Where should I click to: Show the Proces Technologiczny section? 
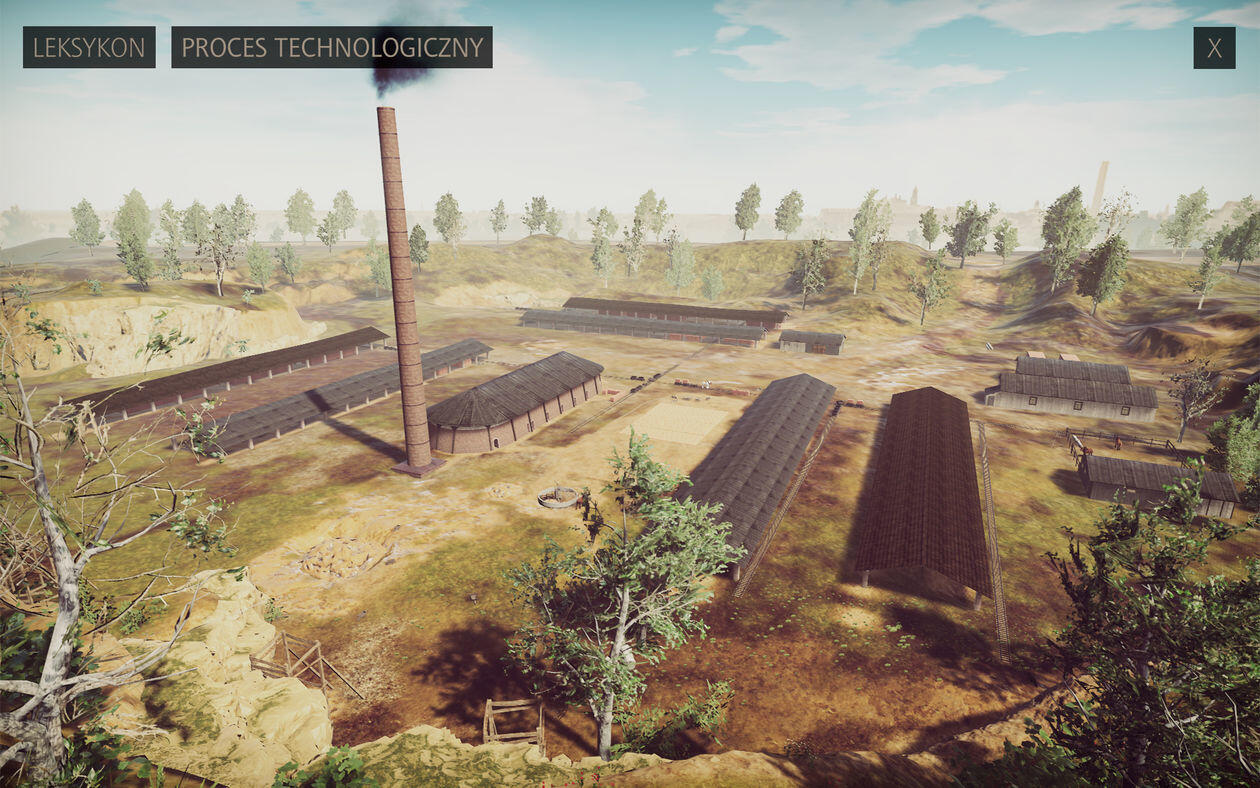(x=331, y=47)
